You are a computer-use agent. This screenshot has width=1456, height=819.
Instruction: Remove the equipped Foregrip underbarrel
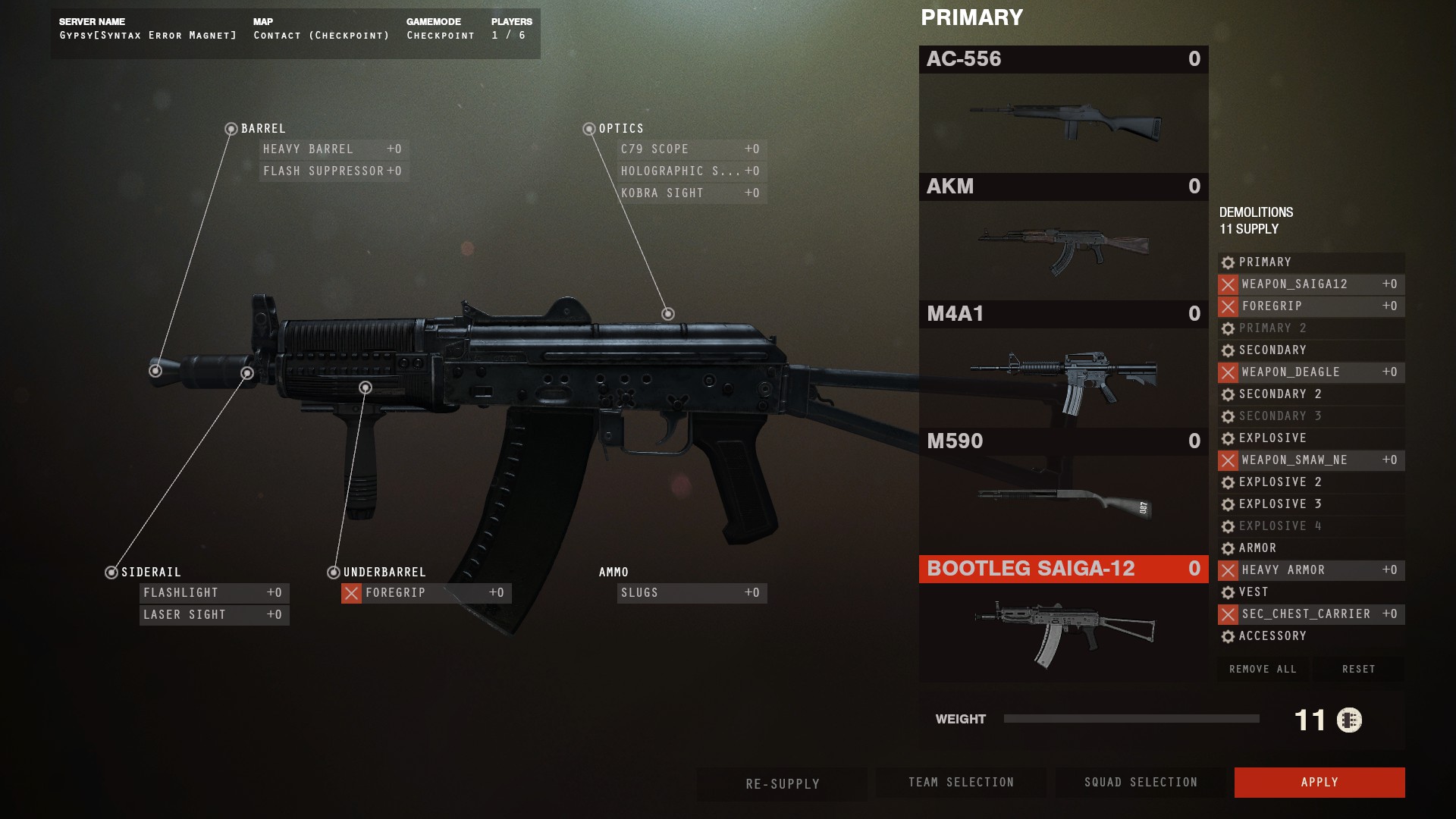coord(351,593)
